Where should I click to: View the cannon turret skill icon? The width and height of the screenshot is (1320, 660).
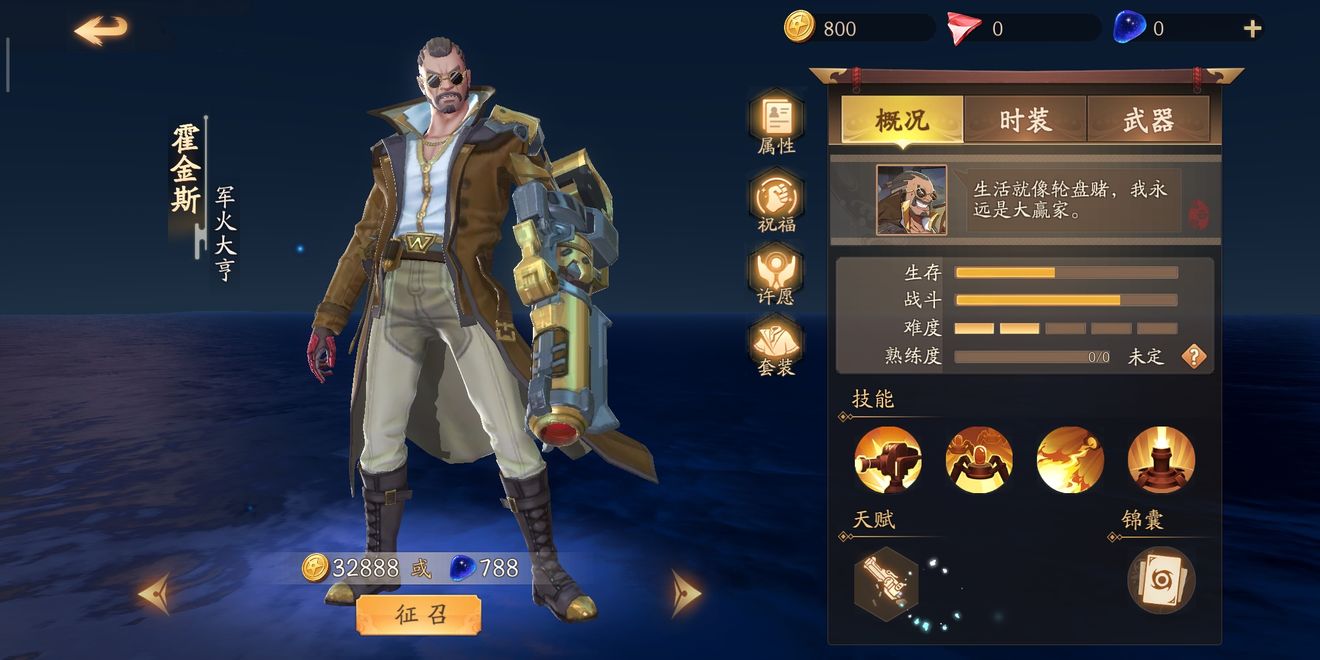pyautogui.click(x=888, y=460)
